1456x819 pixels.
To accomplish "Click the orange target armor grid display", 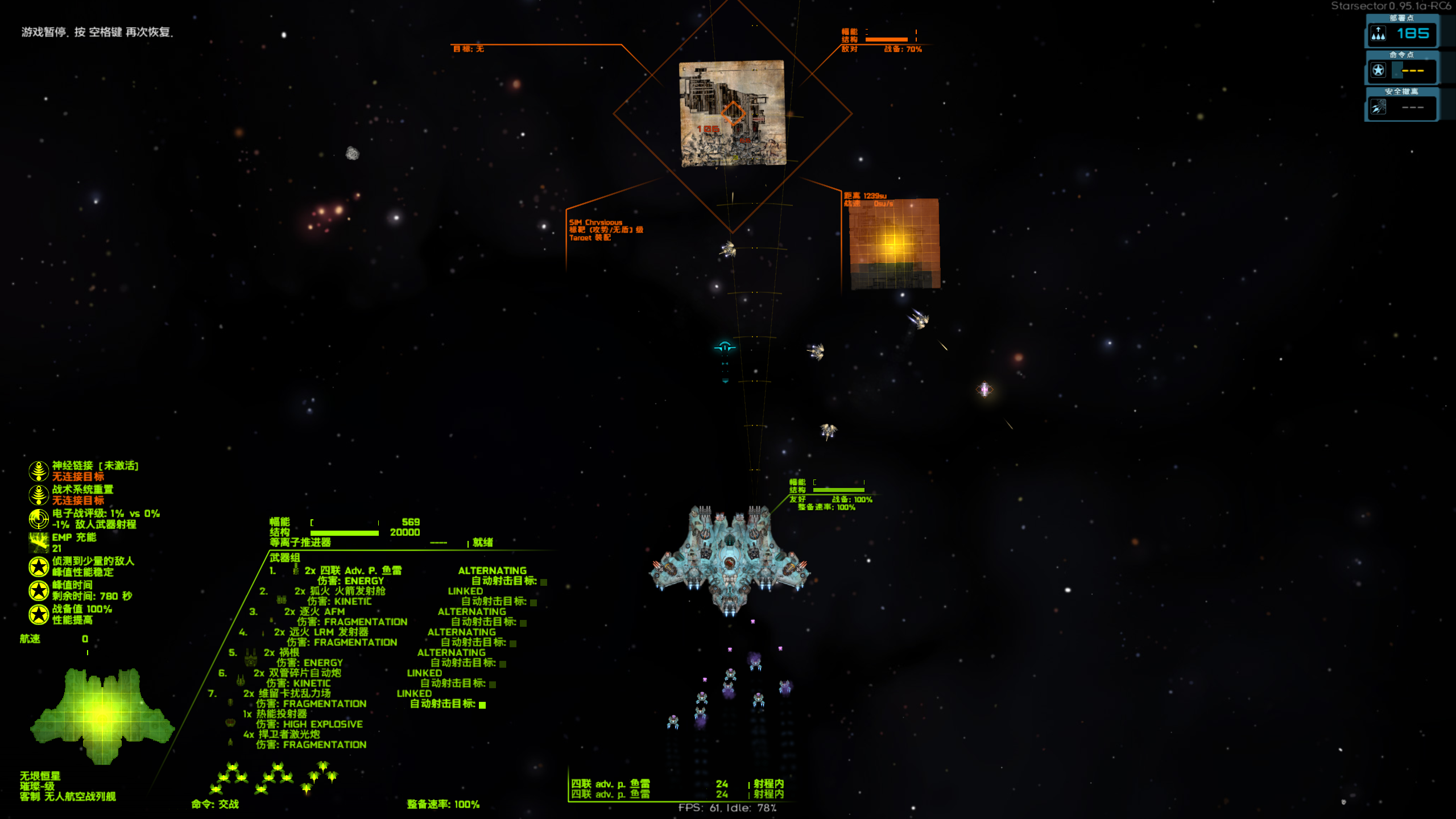I will coord(894,243).
